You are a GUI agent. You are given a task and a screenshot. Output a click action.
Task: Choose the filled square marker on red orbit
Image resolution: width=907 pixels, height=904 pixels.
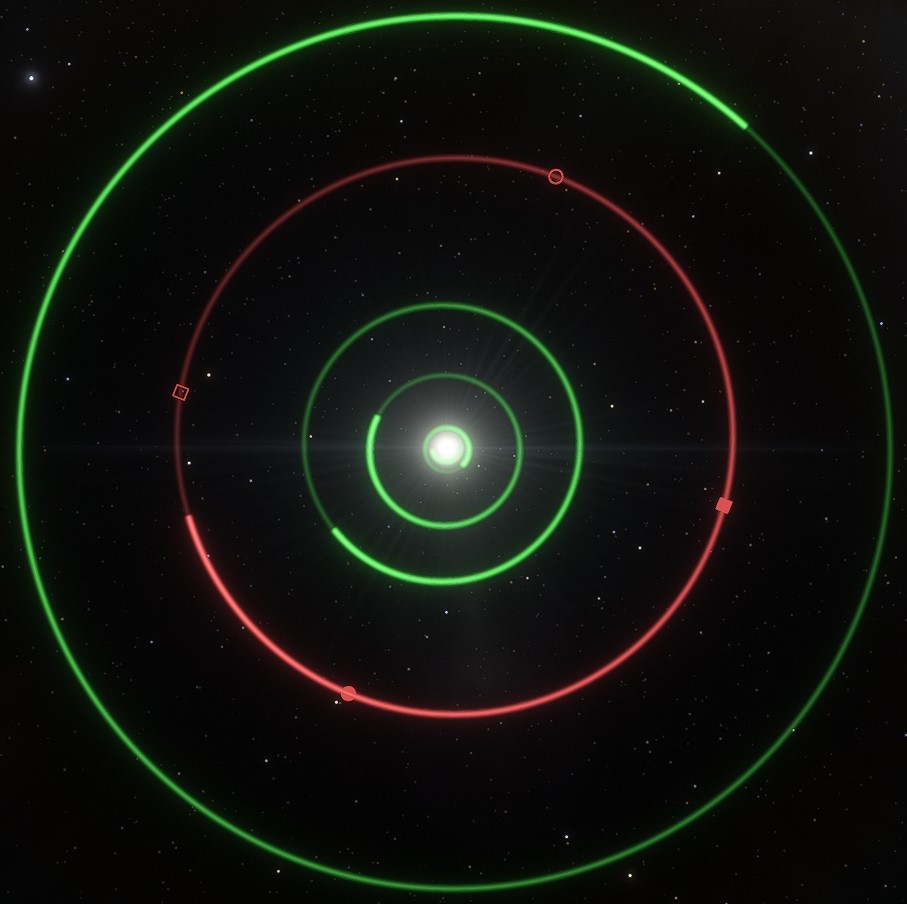click(724, 505)
